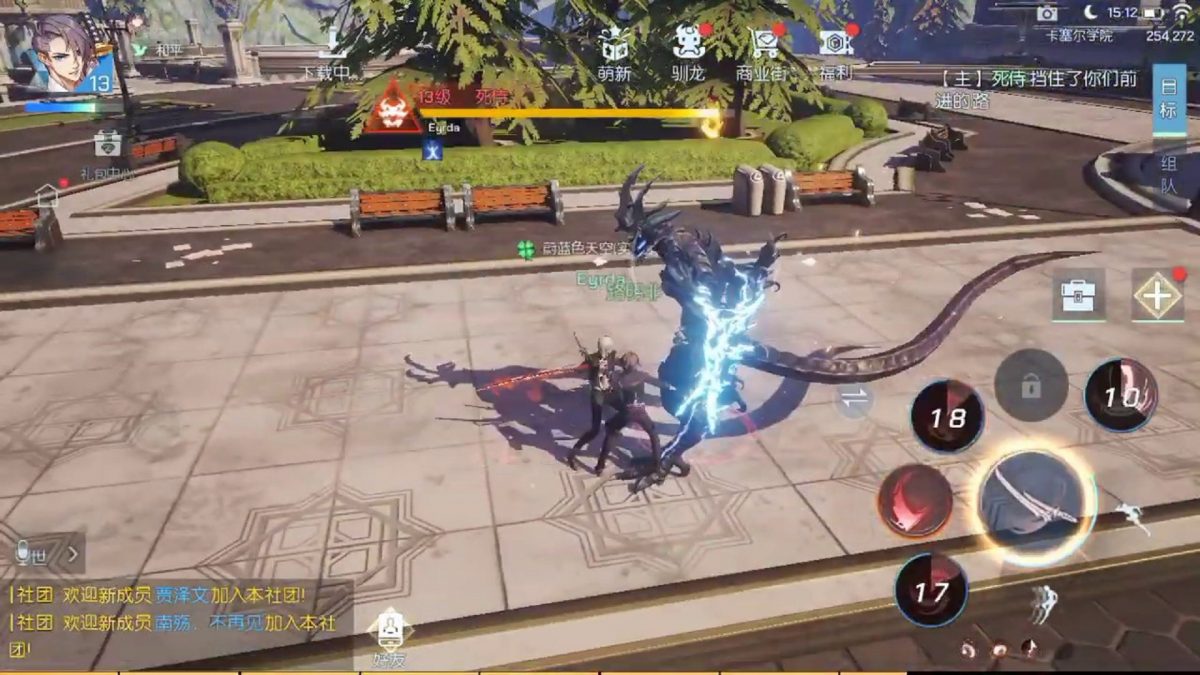1200x675 pixels.
Task: Tap the voice chat microphone button
Action: (22, 551)
